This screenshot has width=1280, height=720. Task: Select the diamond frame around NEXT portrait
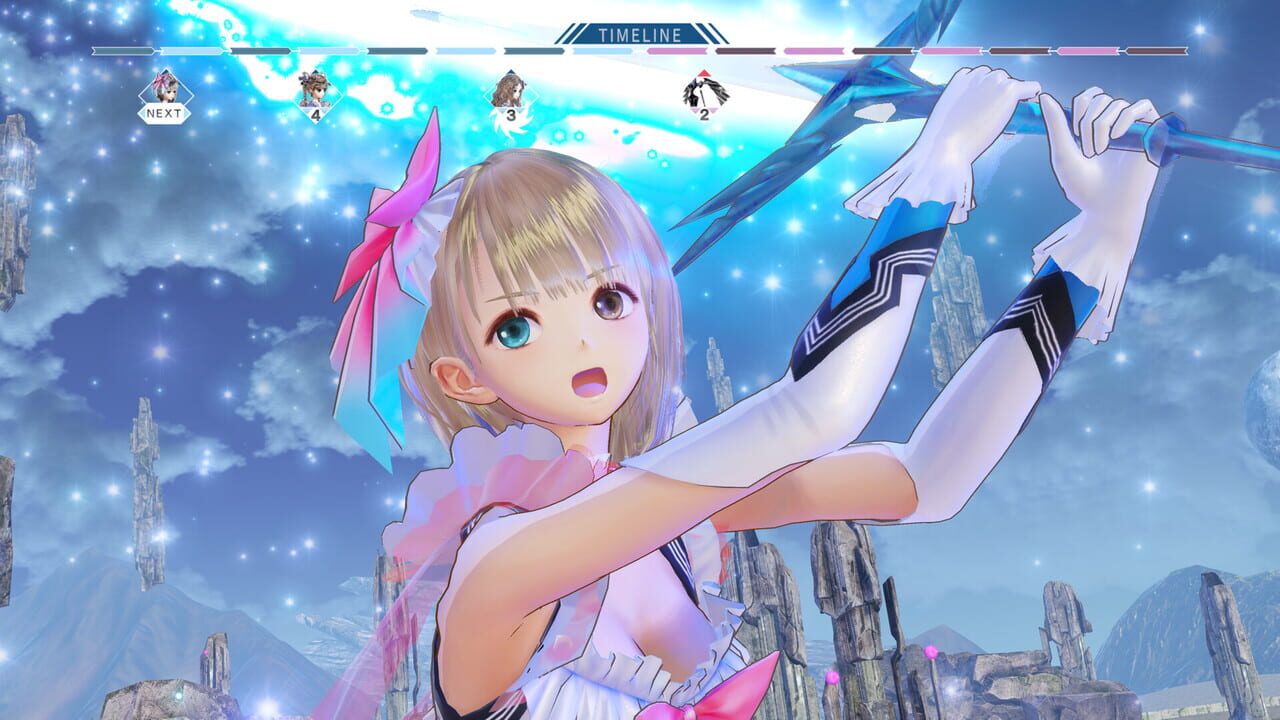[168, 93]
